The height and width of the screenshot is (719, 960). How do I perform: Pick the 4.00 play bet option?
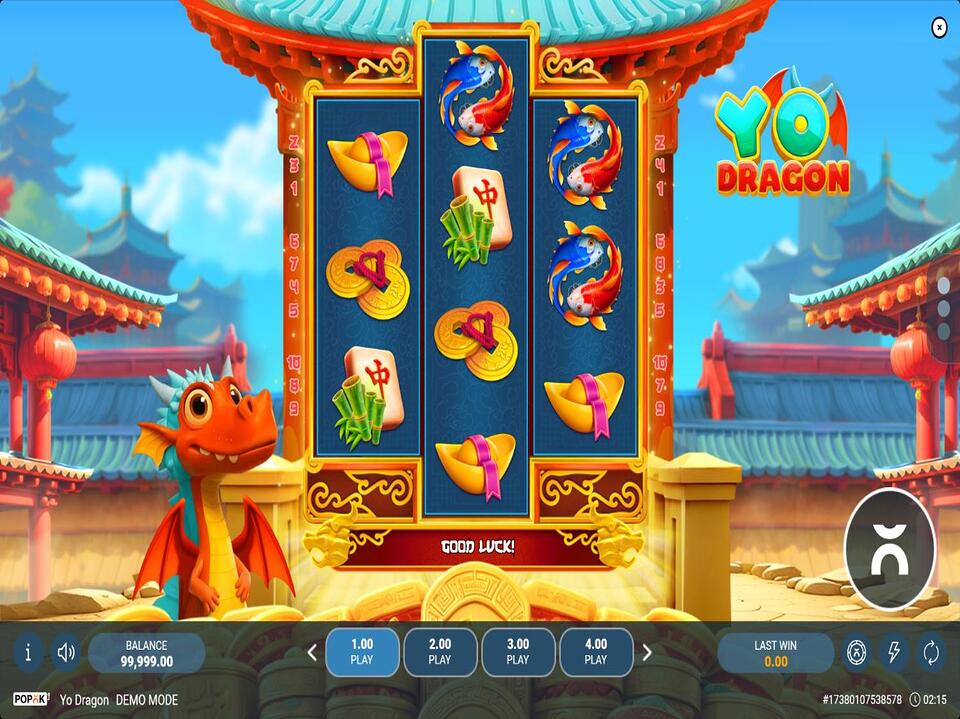[596, 652]
